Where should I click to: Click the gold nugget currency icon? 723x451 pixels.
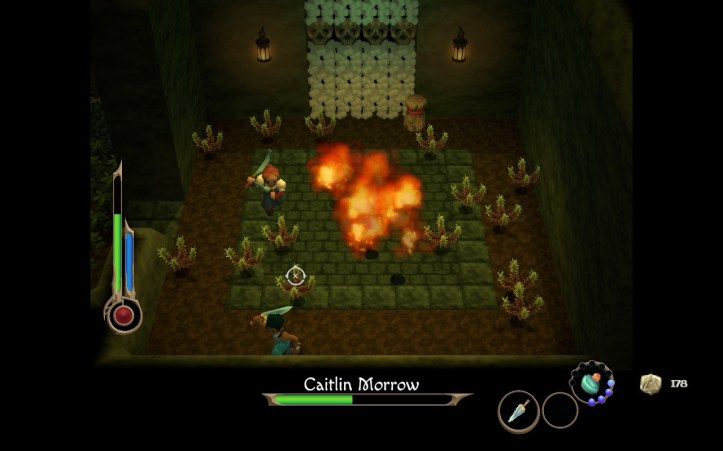click(x=650, y=384)
